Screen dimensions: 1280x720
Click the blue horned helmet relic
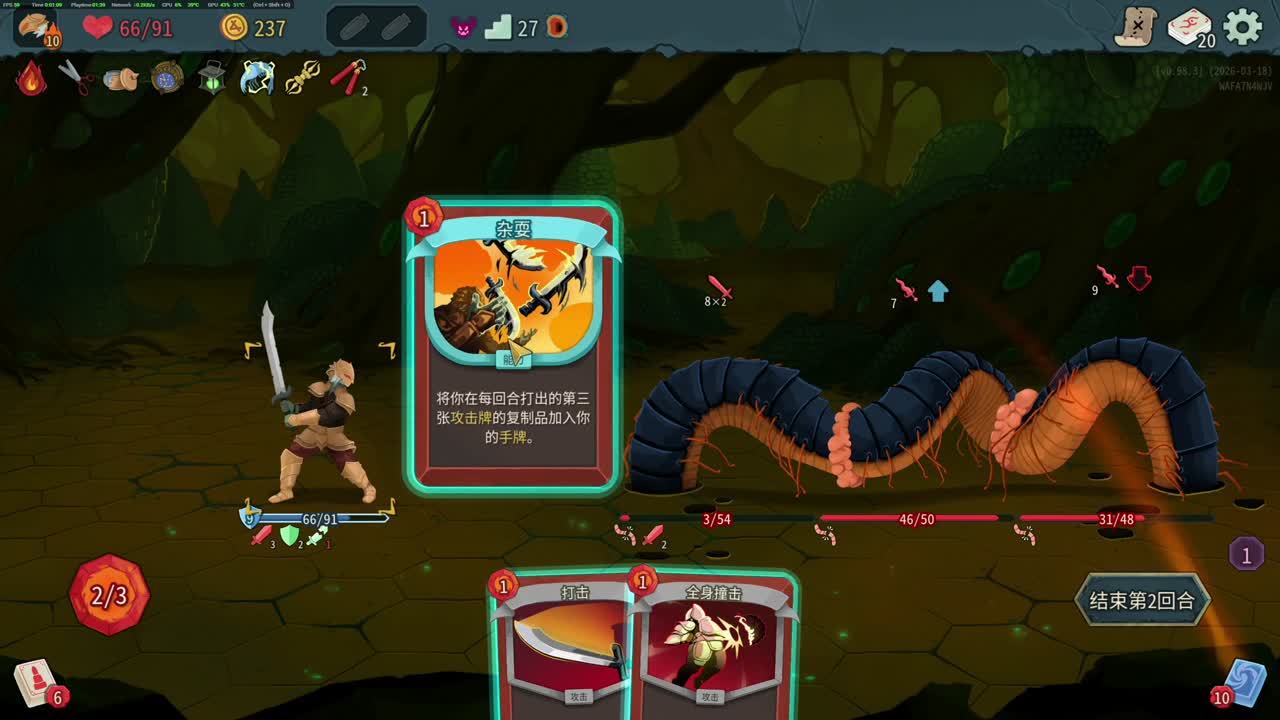[257, 77]
